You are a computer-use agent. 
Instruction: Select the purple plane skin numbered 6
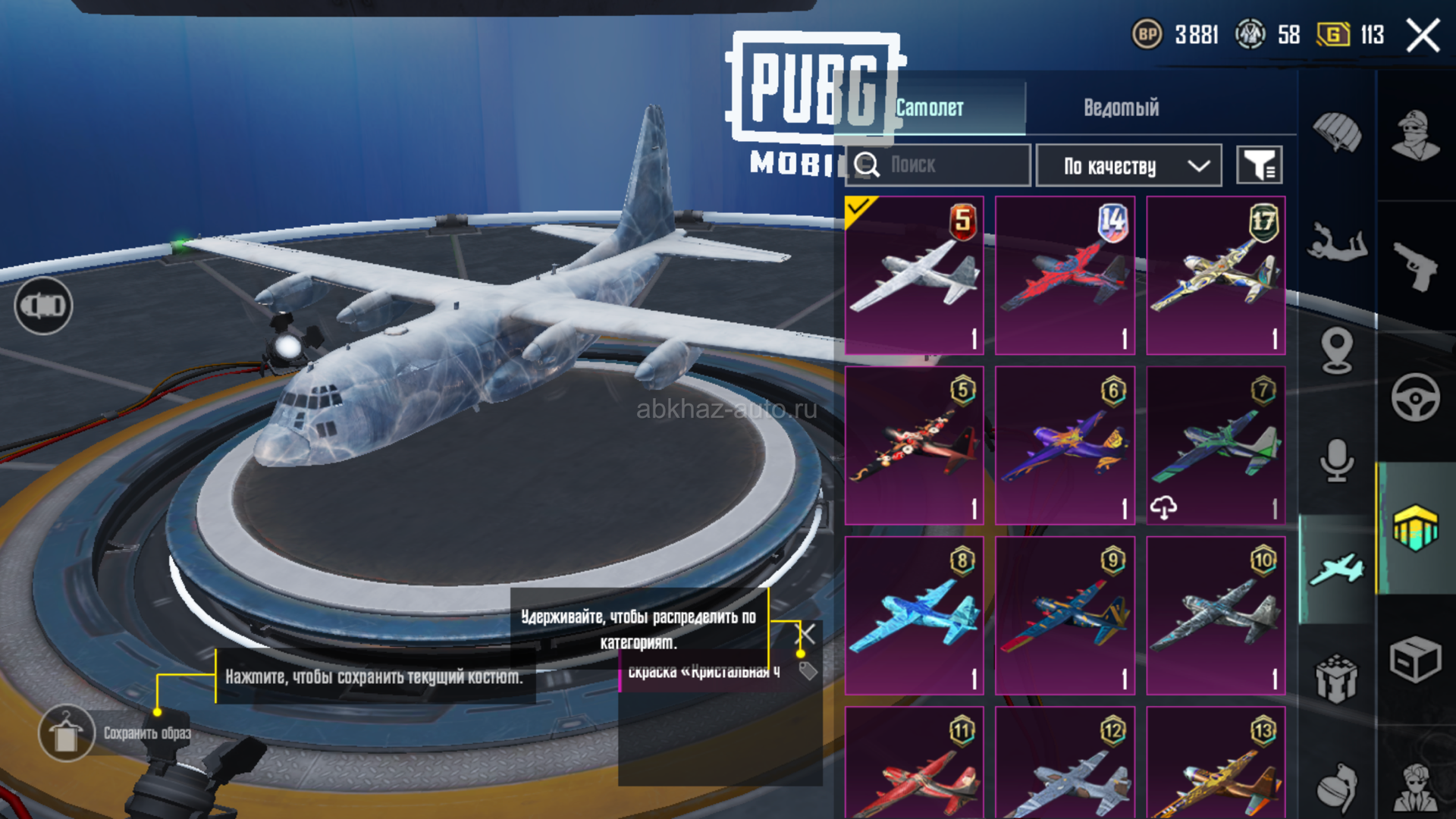coord(1065,446)
